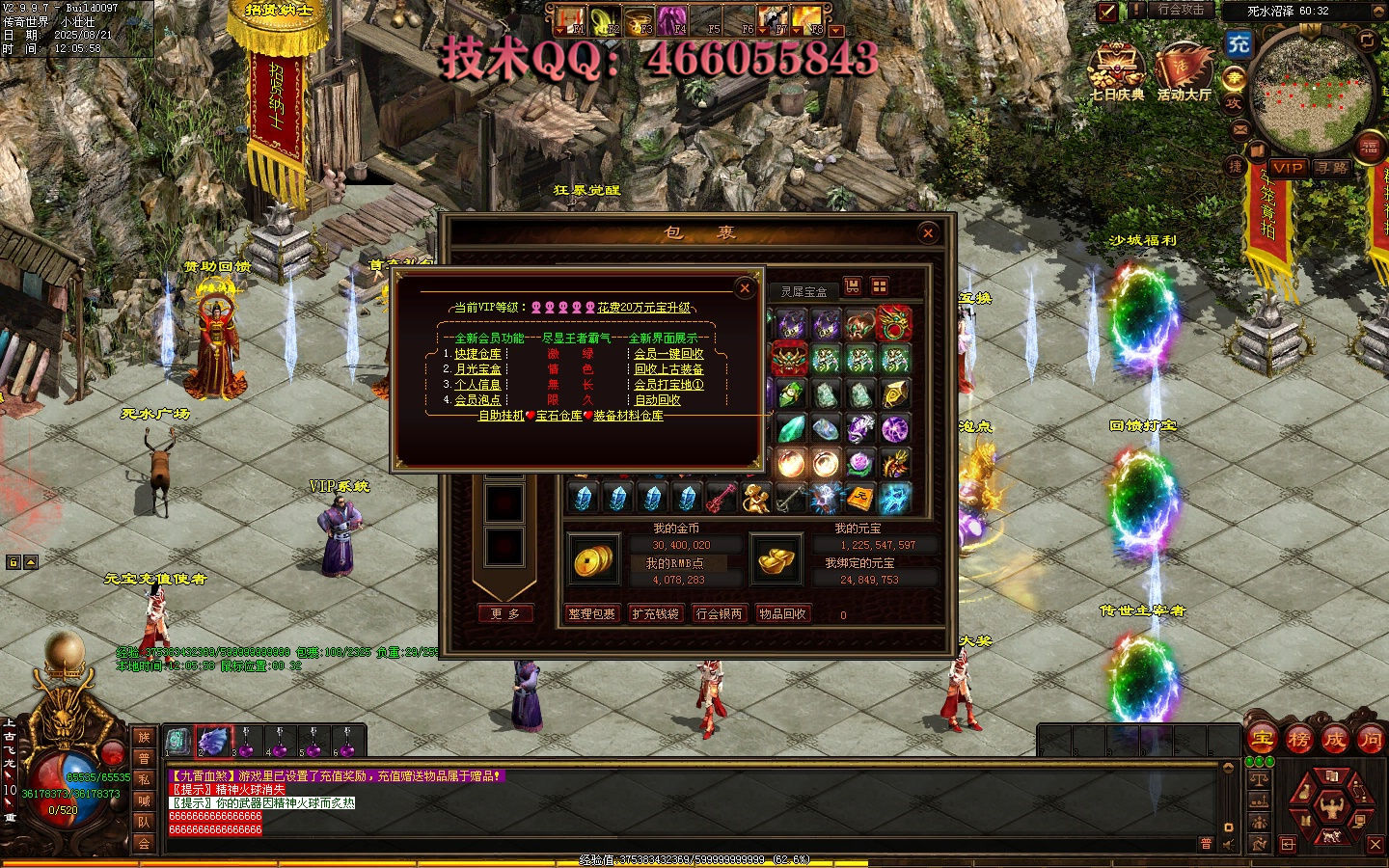Activate the 物品回收 item recycle button
The image size is (1389, 868).
click(782, 613)
